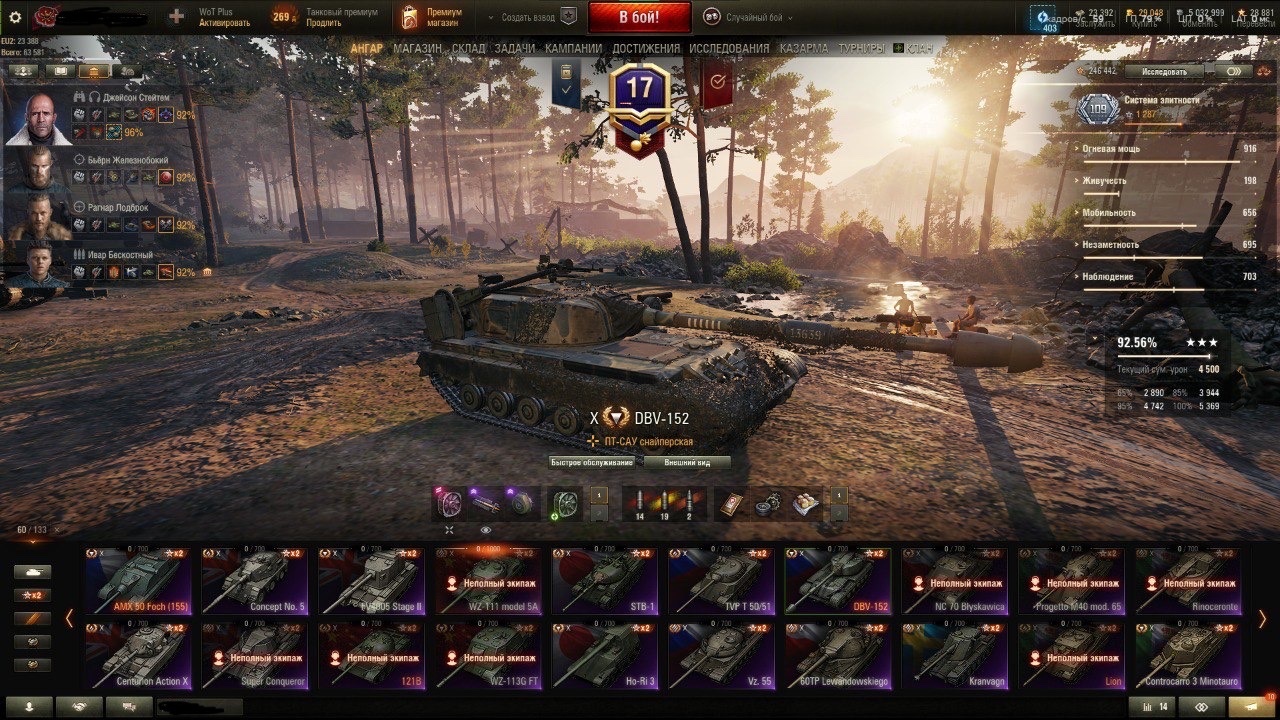The width and height of the screenshot is (1280, 720).
Task: Start battle with the red В бой! button
Action: point(639,17)
